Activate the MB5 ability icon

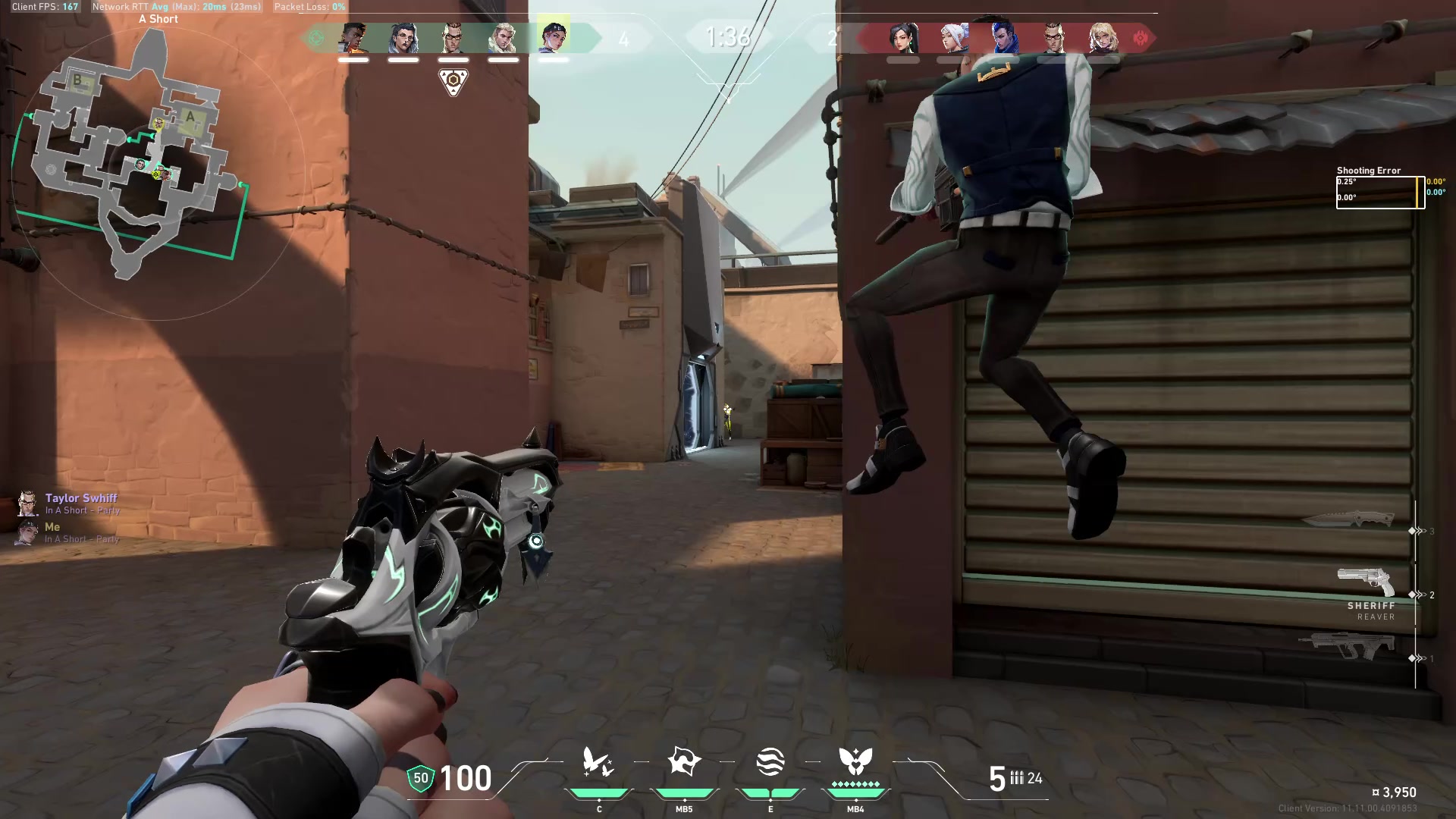685,762
